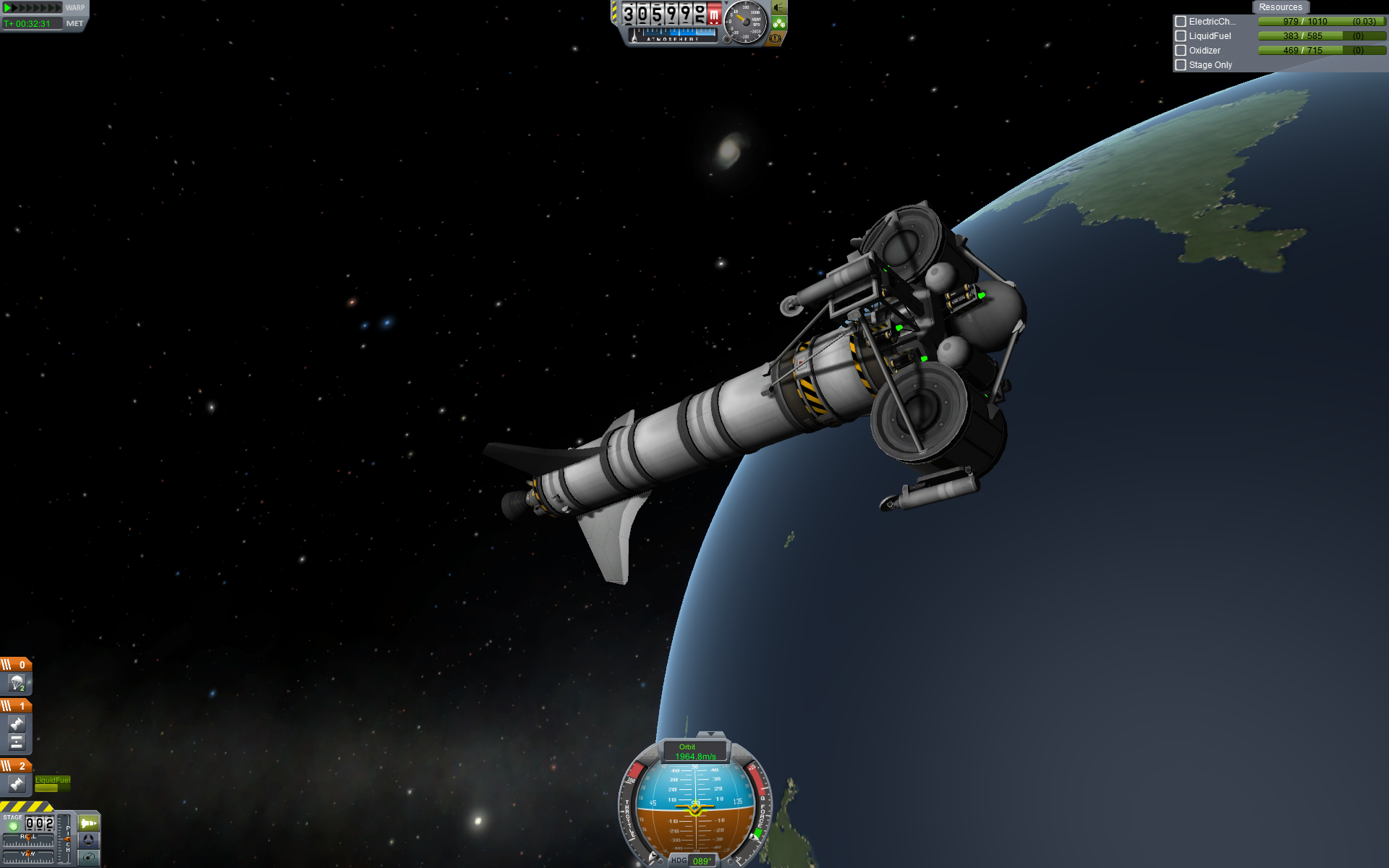Select the engine icon in stage 2
The width and height of the screenshot is (1389, 868).
(17, 783)
